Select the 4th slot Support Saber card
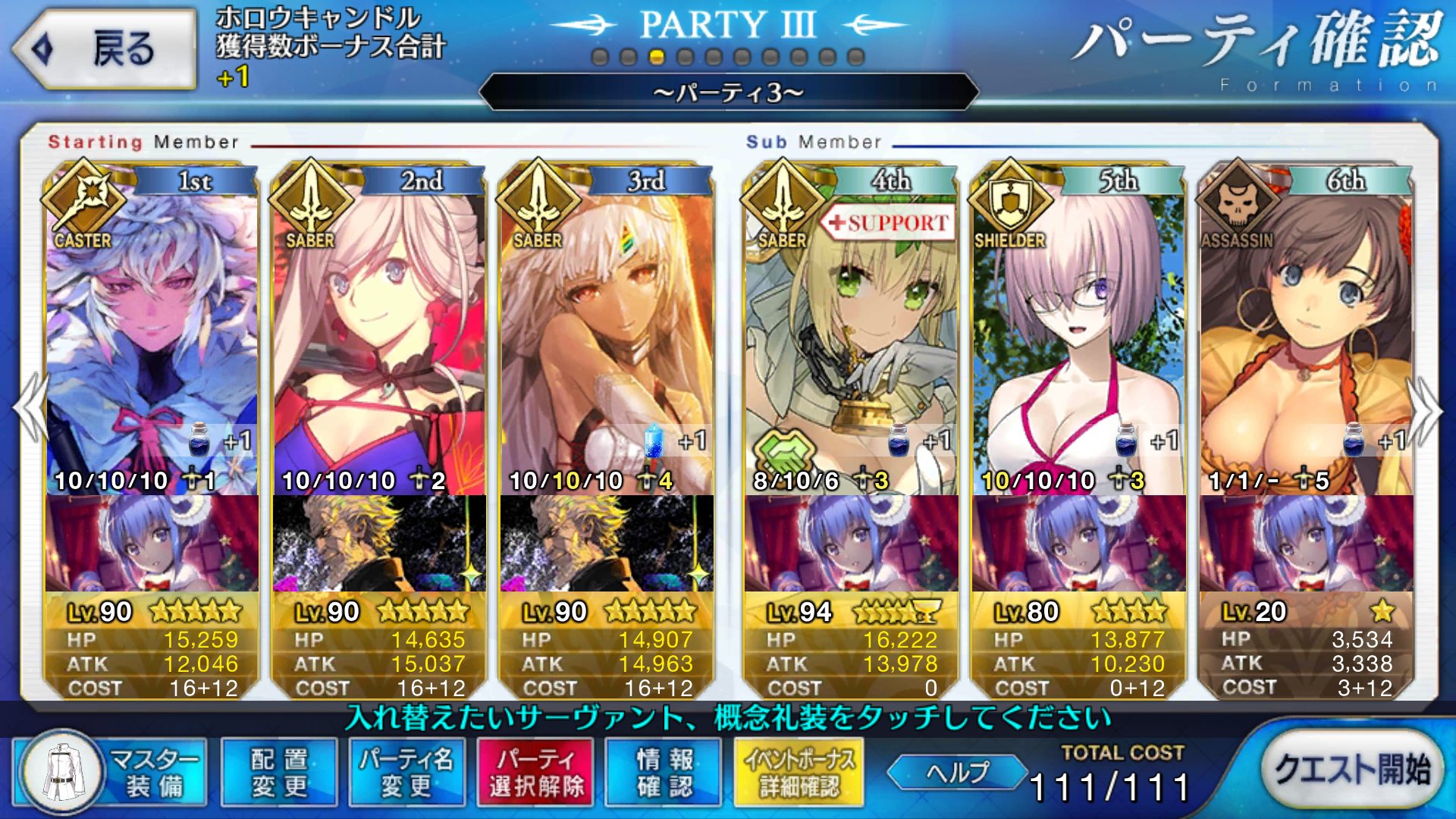 pyautogui.click(x=851, y=334)
